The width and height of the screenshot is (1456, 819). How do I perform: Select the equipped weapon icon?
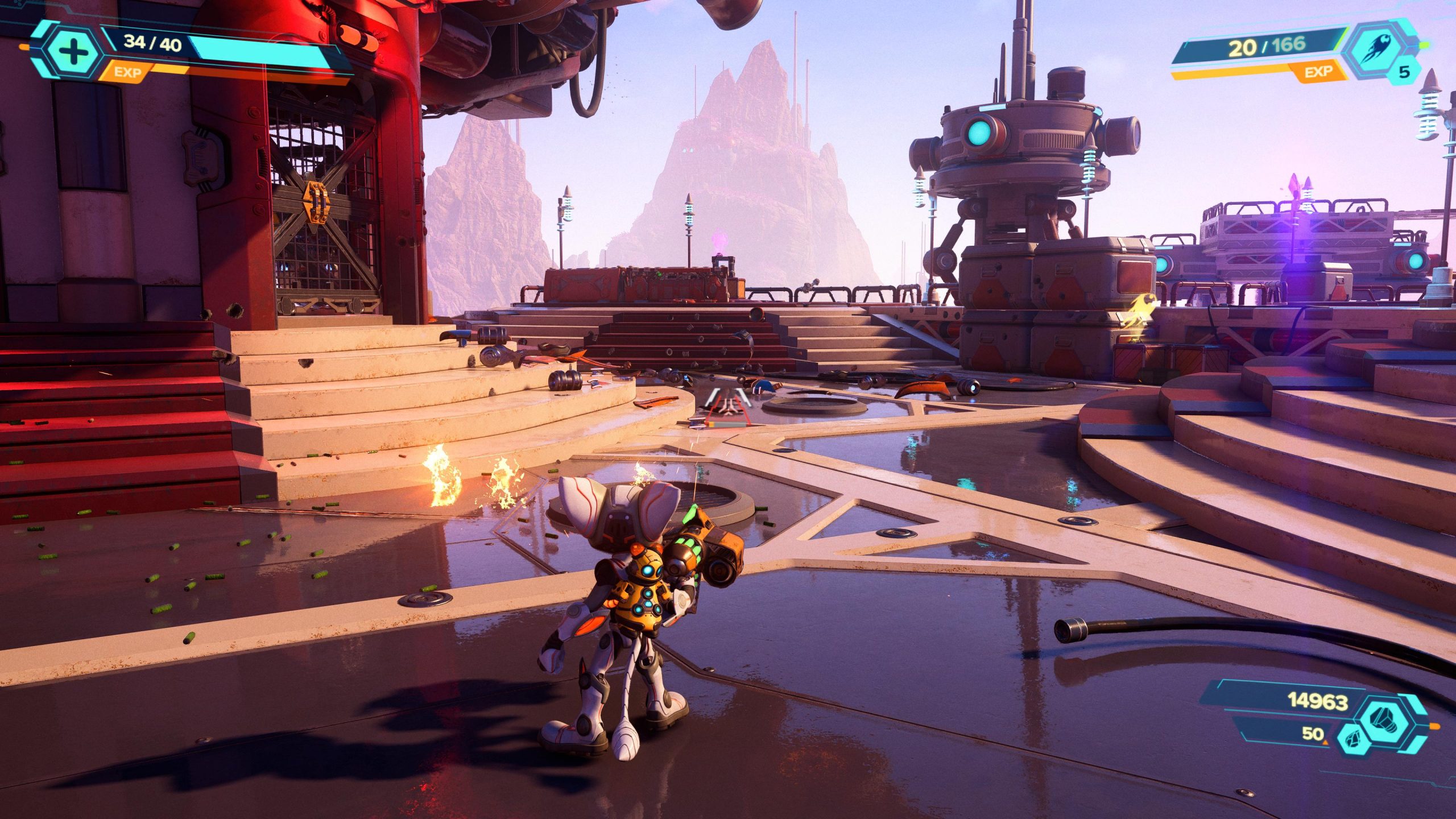(1378, 50)
